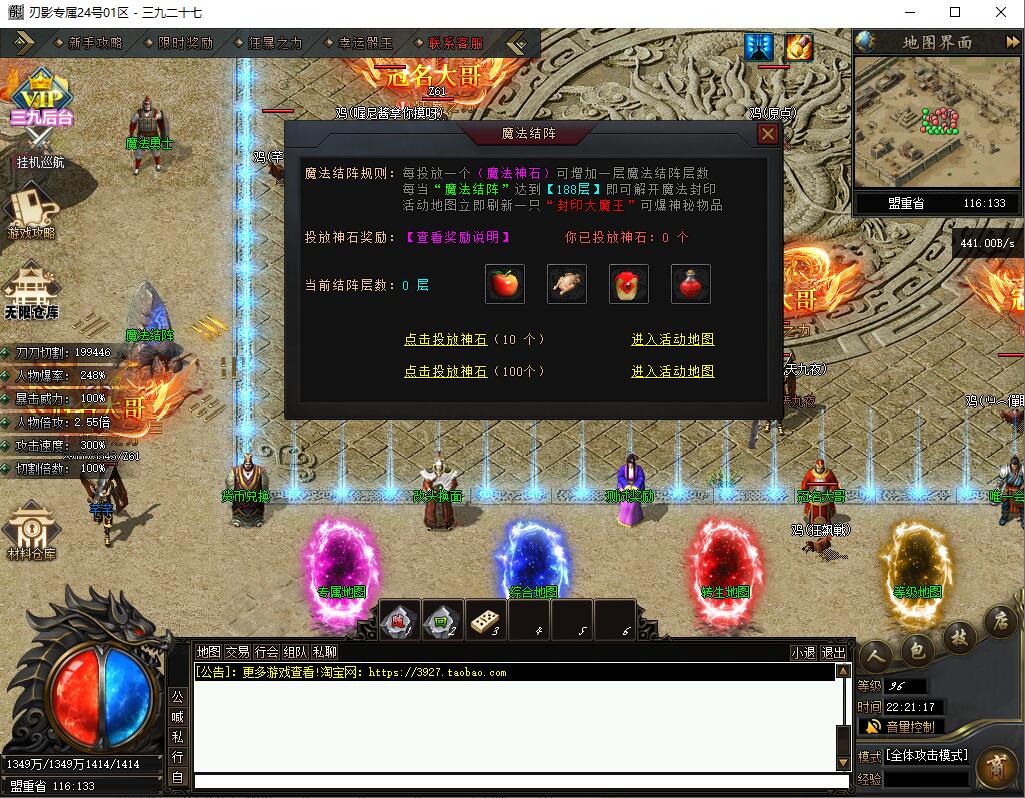Screen dimensions: 1025x798
Task: Click the 退出 exit button
Action: coord(833,652)
